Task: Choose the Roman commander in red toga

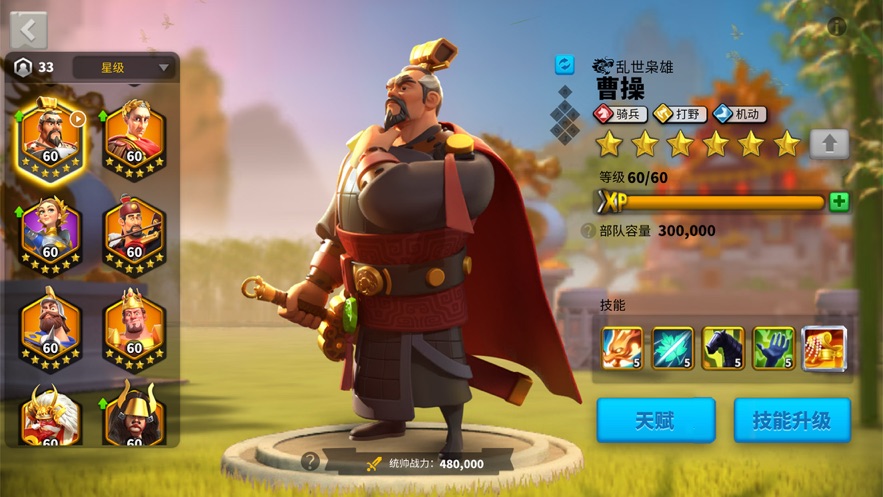Action: point(134,139)
